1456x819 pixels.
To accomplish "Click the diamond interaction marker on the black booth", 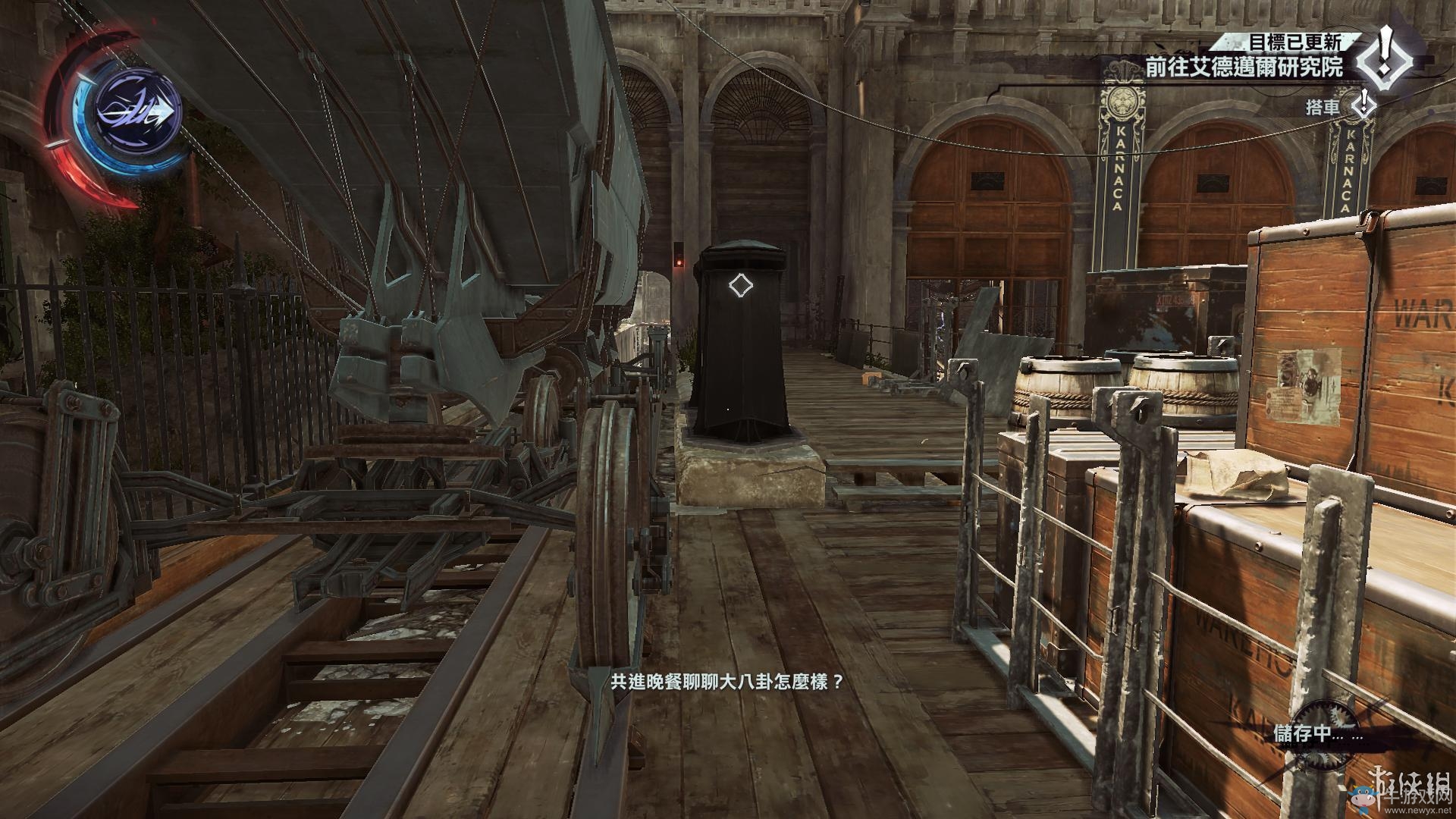I will [739, 285].
